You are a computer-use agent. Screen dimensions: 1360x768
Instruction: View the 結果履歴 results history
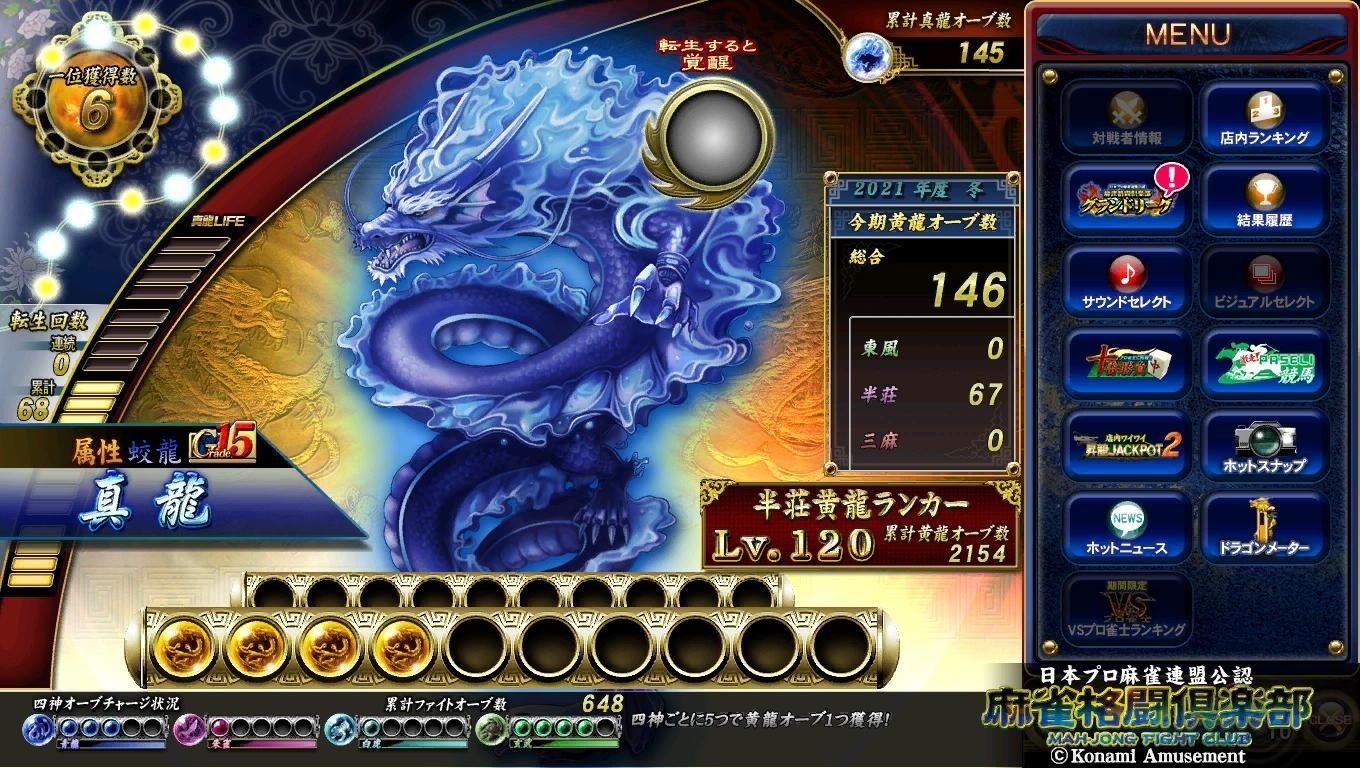coord(1264,200)
